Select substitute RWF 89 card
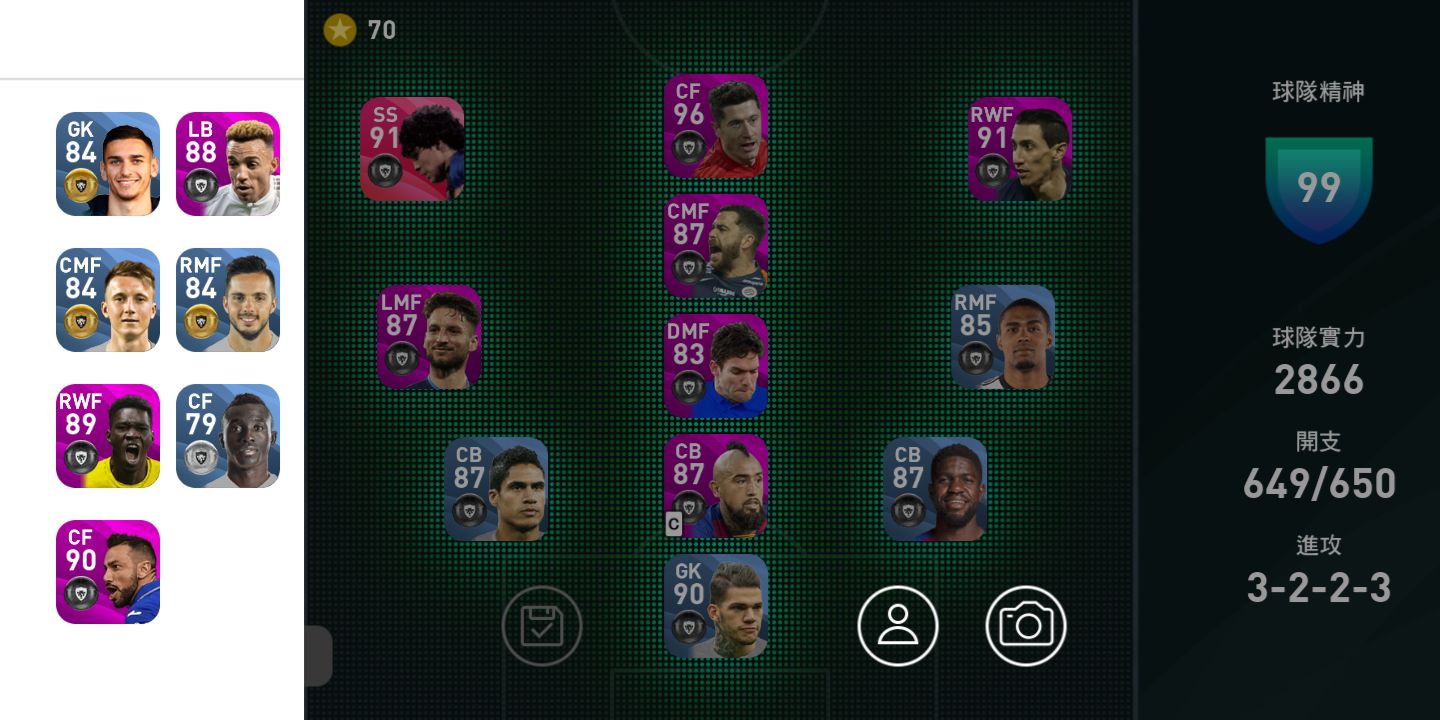Screen dimensions: 1440x720 point(108,436)
